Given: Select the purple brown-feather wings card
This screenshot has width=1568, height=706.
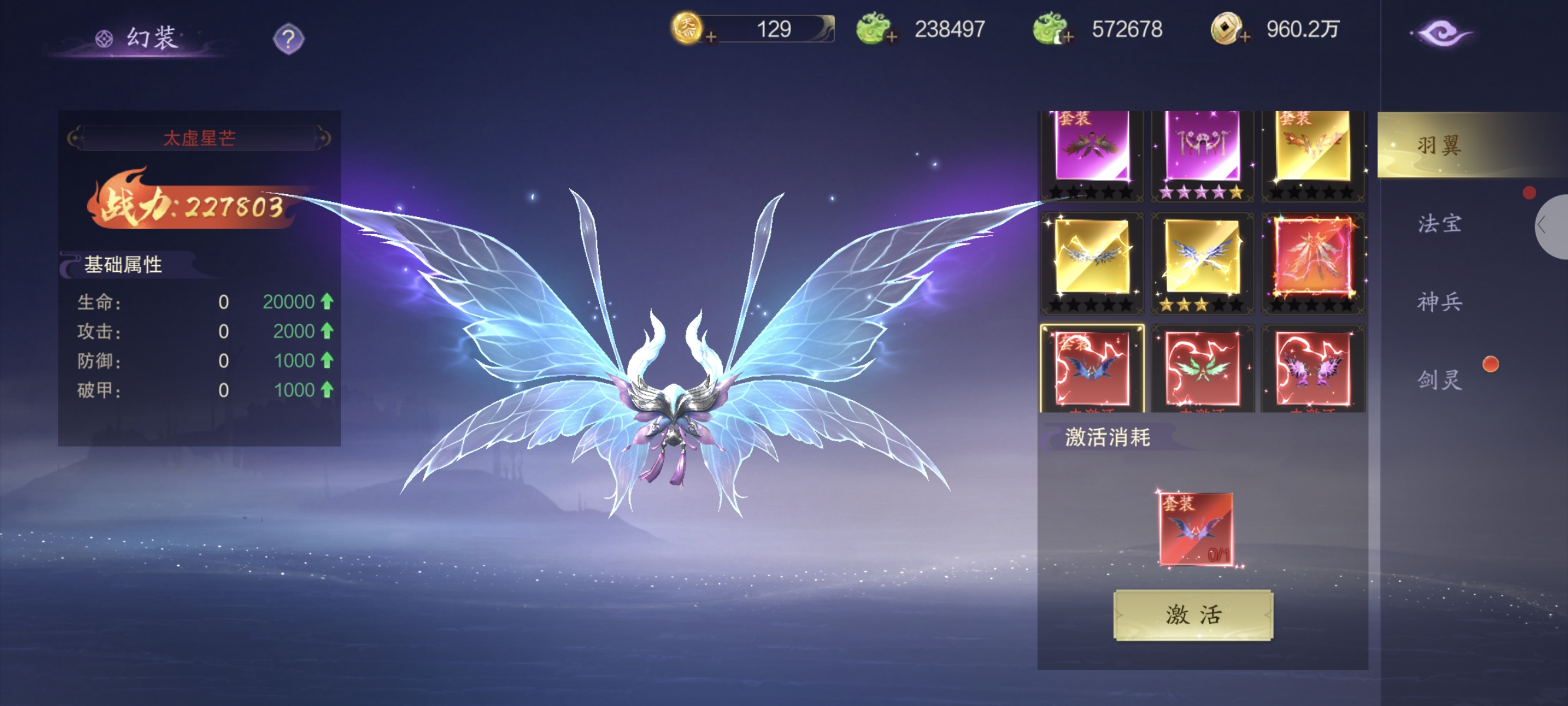Looking at the screenshot, I should pos(1091,148).
